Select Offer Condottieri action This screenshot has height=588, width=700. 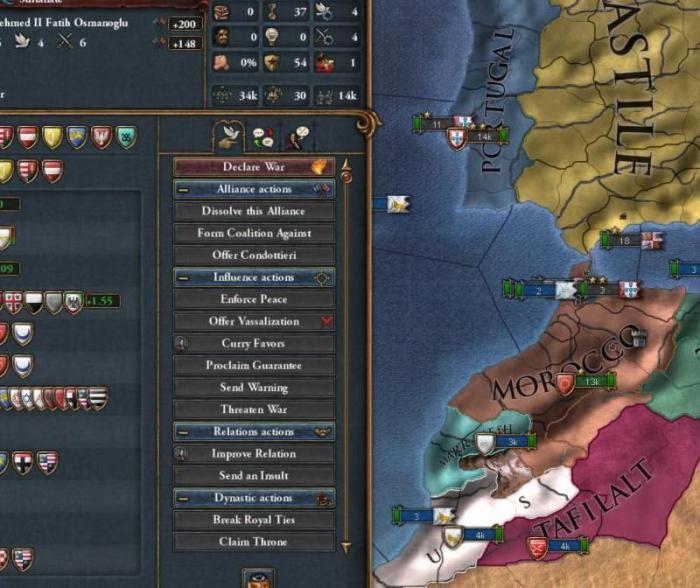[254, 255]
